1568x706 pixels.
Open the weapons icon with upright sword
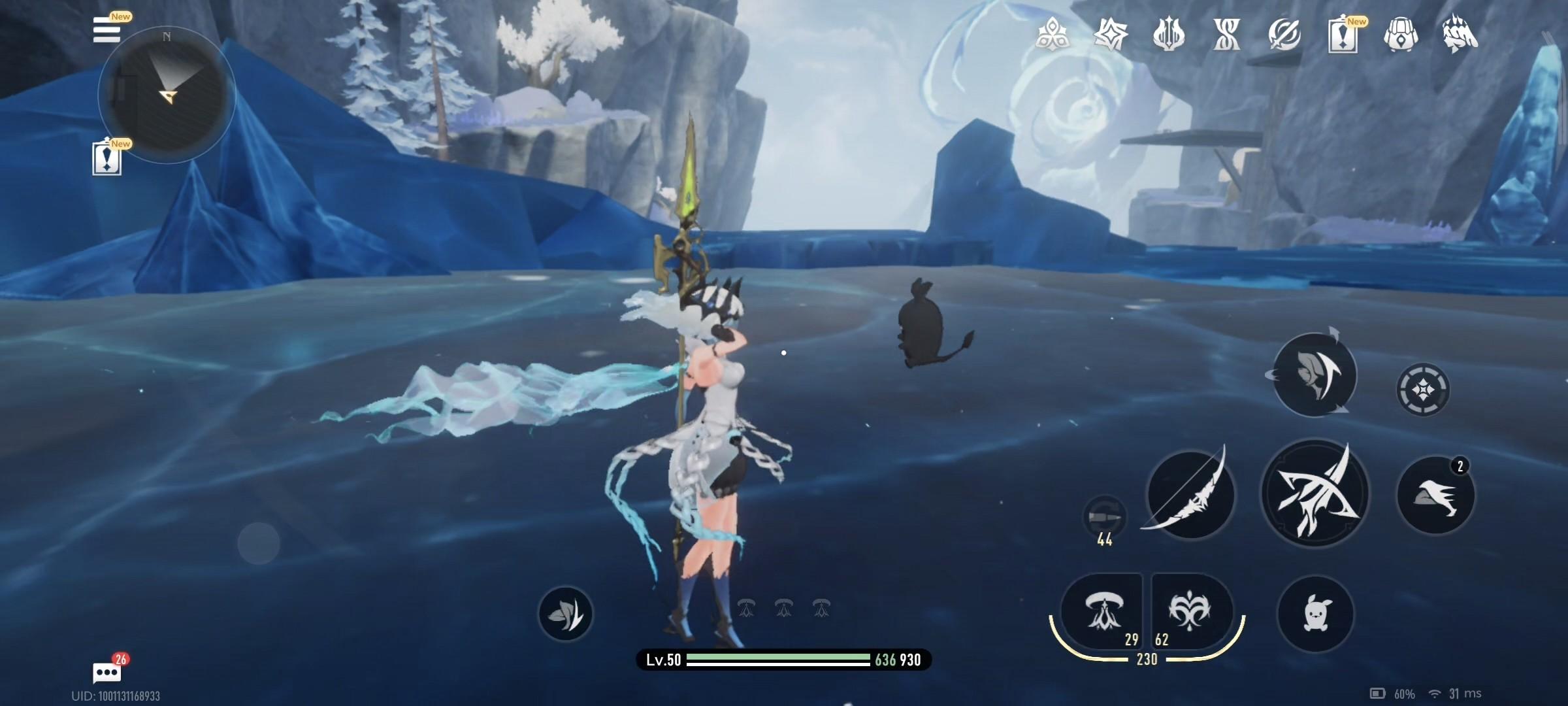click(x=1168, y=34)
